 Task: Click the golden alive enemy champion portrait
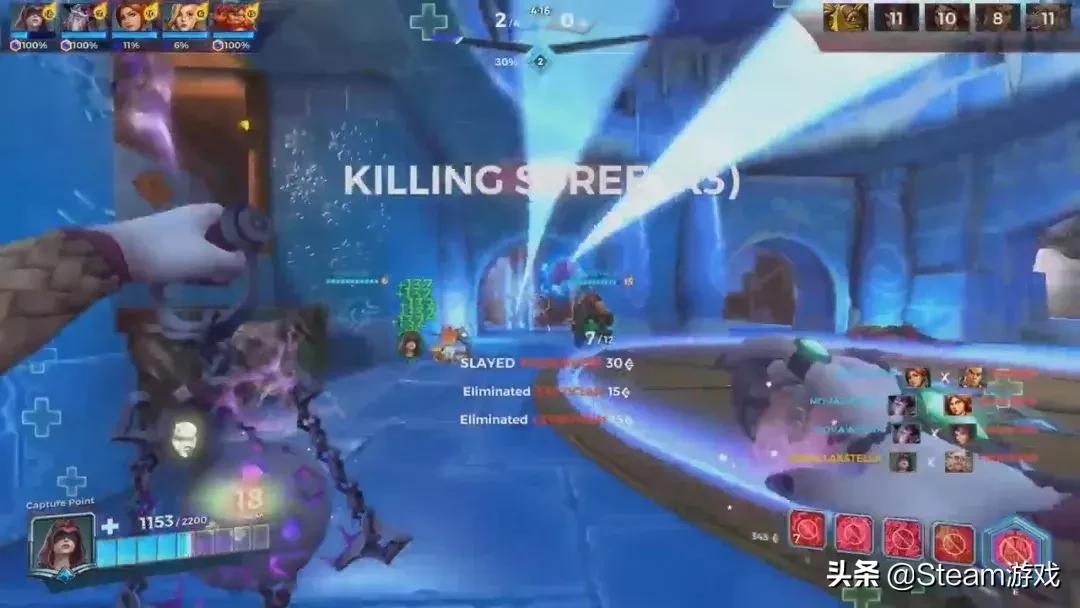pyautogui.click(x=844, y=17)
